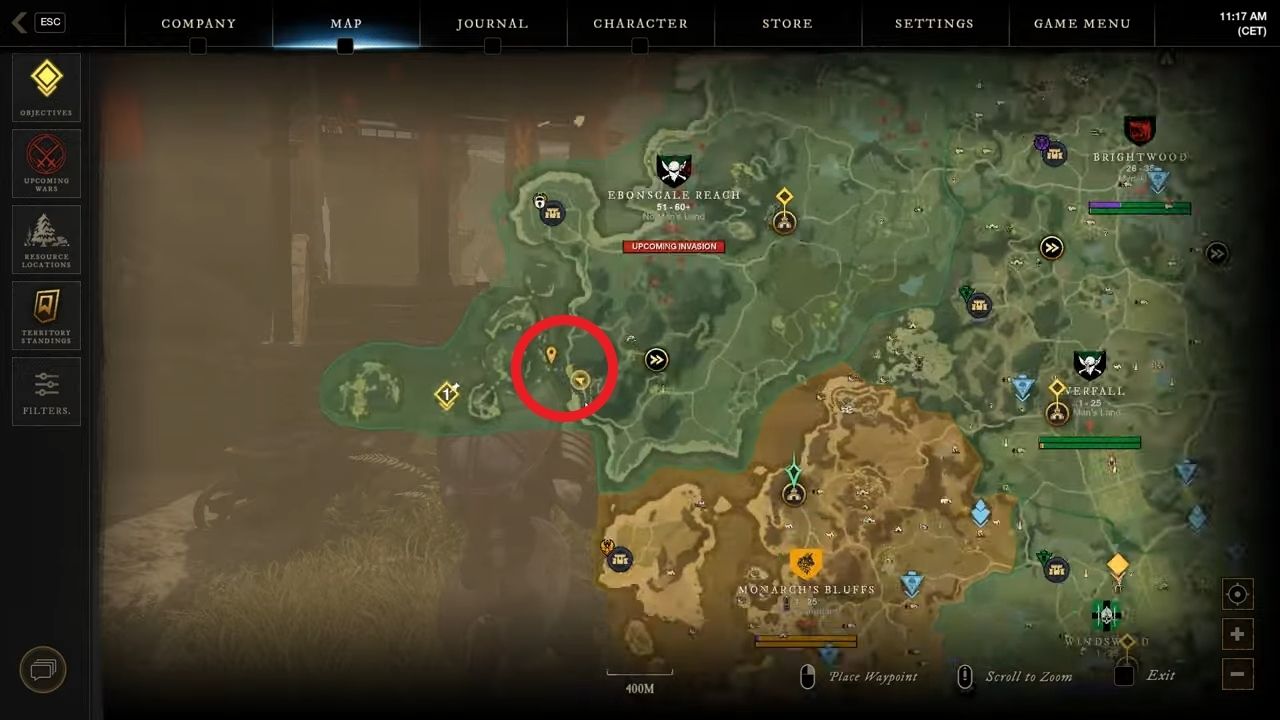Open the Objectives panel

click(x=46, y=87)
